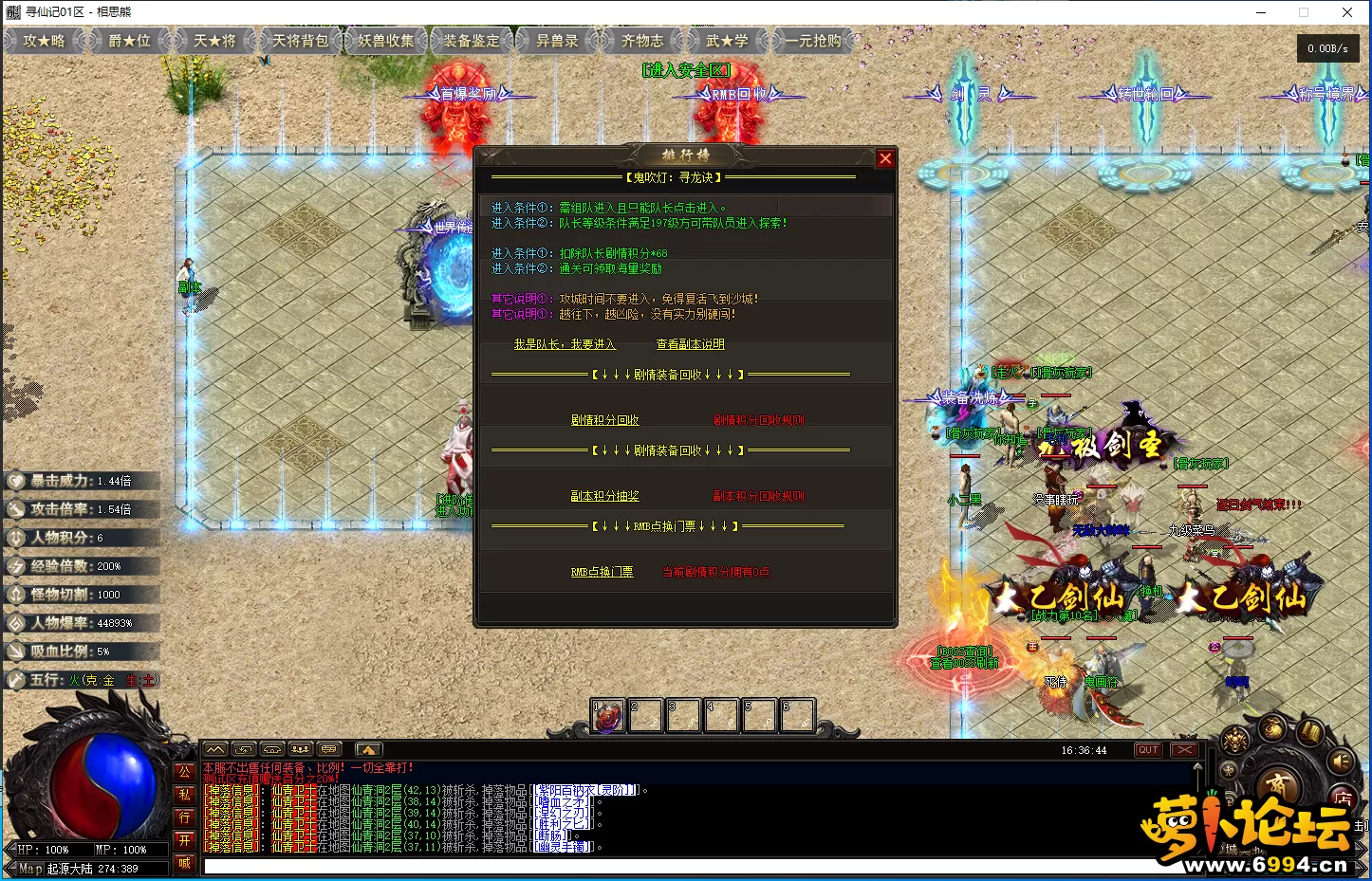Image resolution: width=1372 pixels, height=881 pixels.
Task: Open the 装备鉴定 equipment appraisal menu
Action: pyautogui.click(x=471, y=41)
